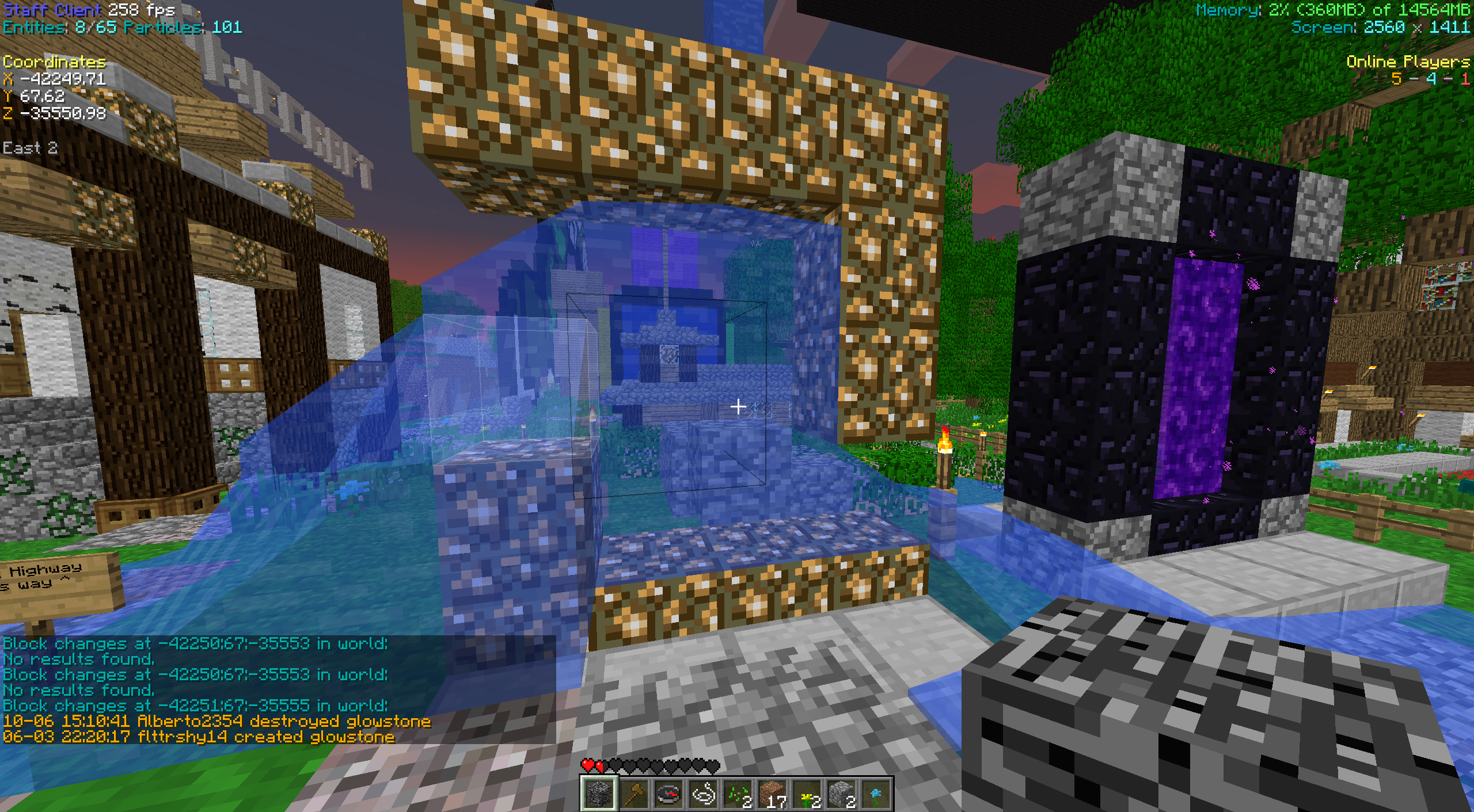Select the white string hotbar slot
Image resolution: width=1474 pixels, height=812 pixels.
[x=702, y=794]
